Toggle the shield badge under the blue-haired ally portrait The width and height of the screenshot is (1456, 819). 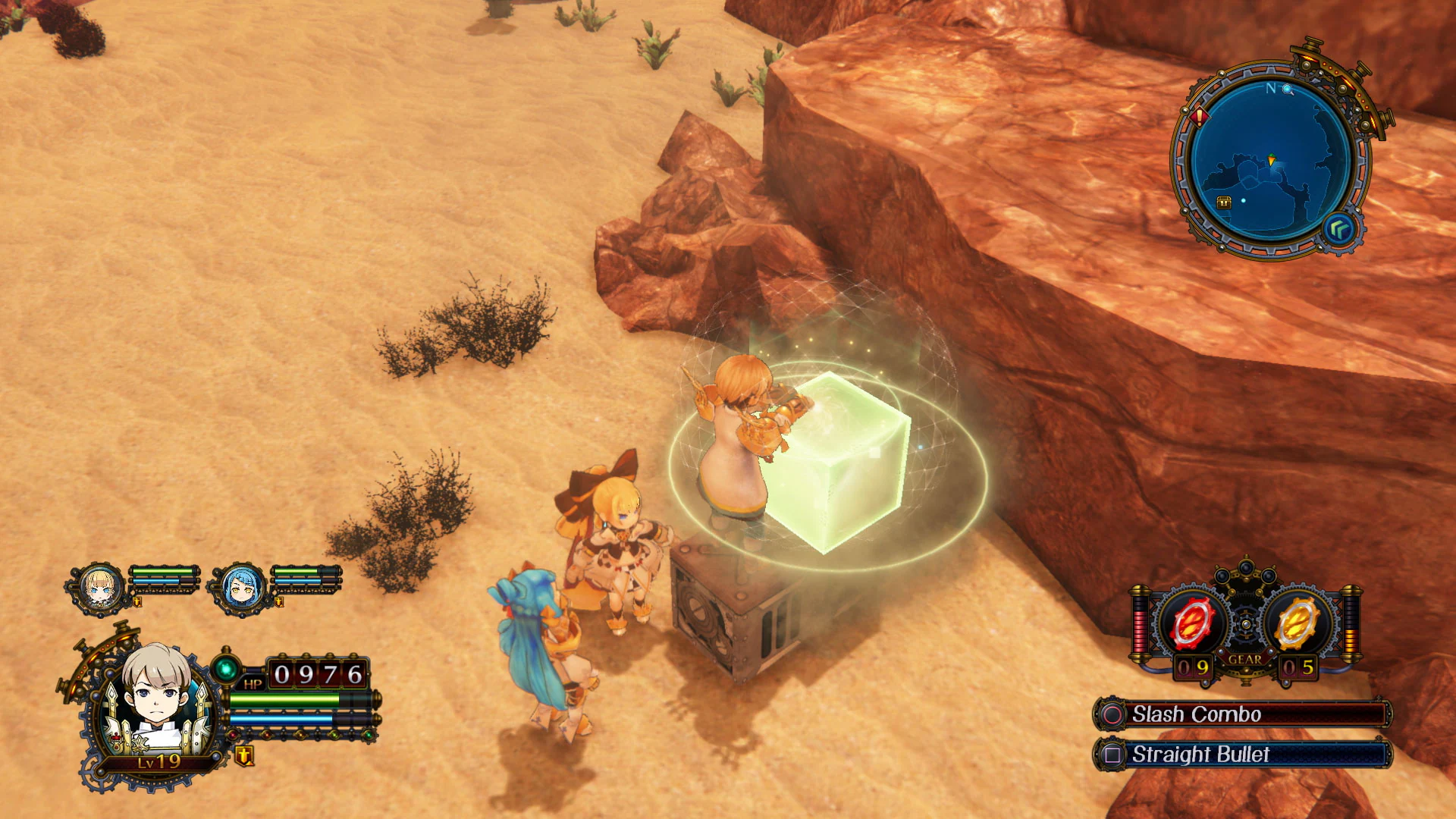coord(279,602)
